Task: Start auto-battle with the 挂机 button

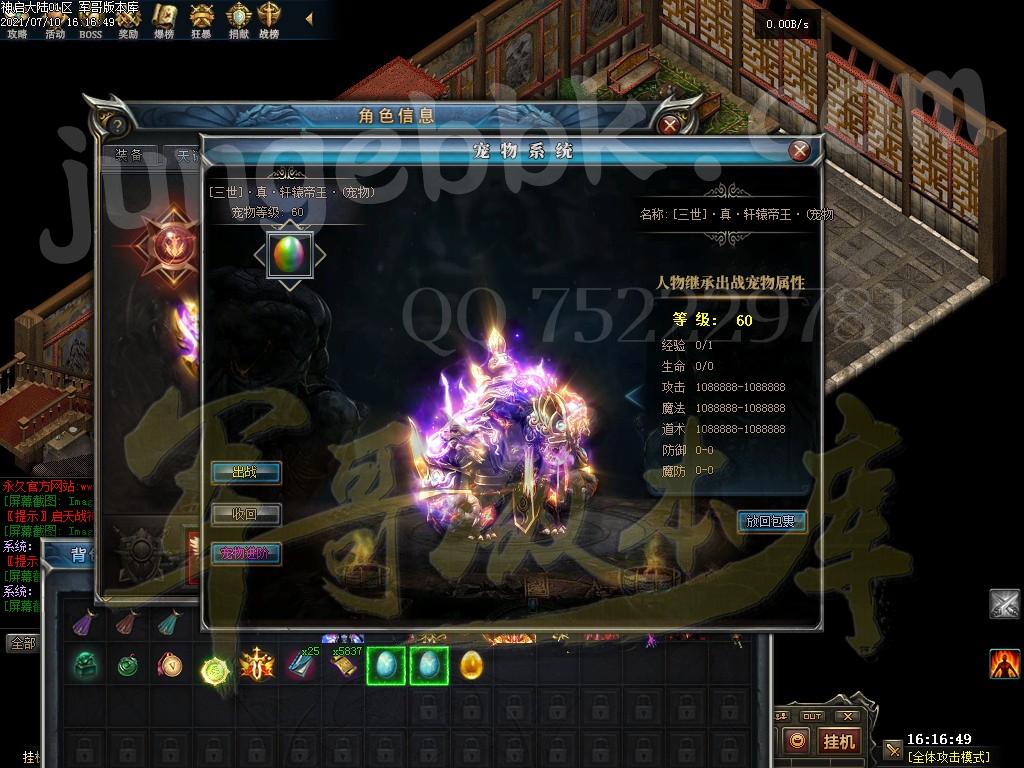Action: pos(838,741)
